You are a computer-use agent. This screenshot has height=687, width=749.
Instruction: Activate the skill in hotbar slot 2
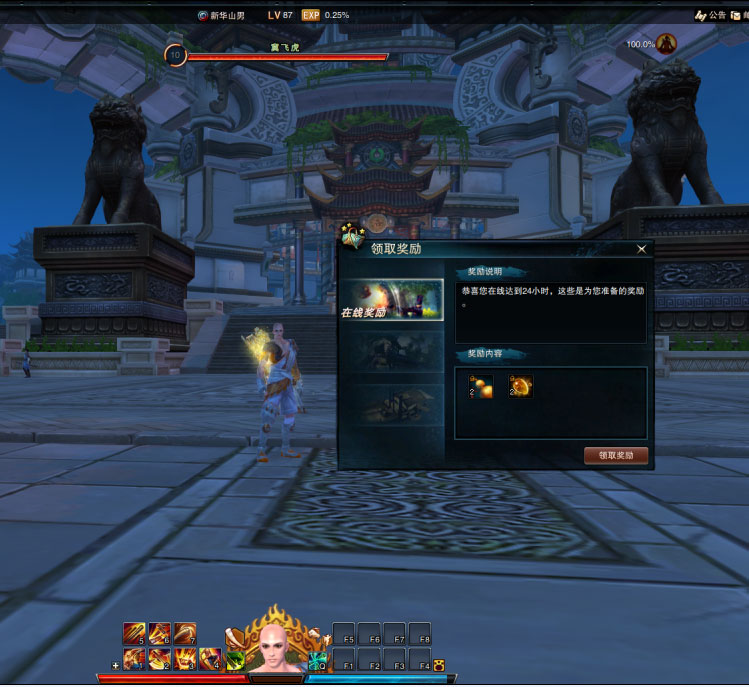point(159,659)
